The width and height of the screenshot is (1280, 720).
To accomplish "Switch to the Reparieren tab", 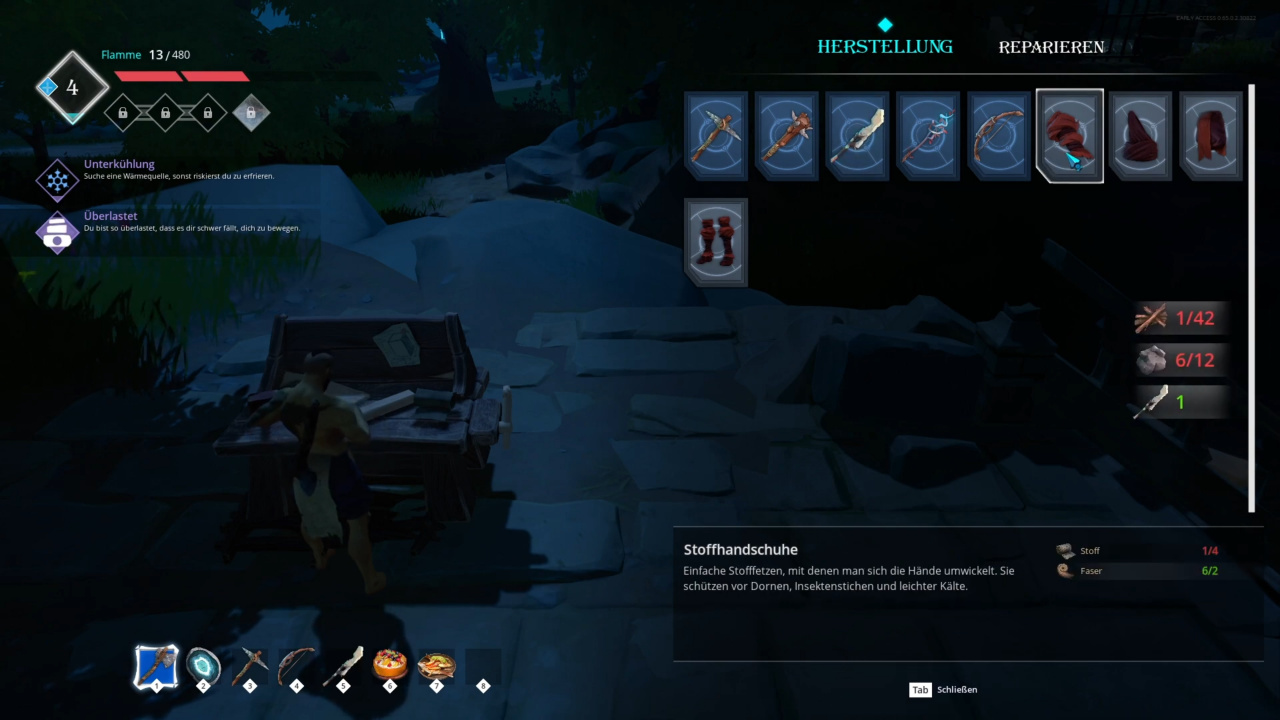I will [x=1051, y=47].
